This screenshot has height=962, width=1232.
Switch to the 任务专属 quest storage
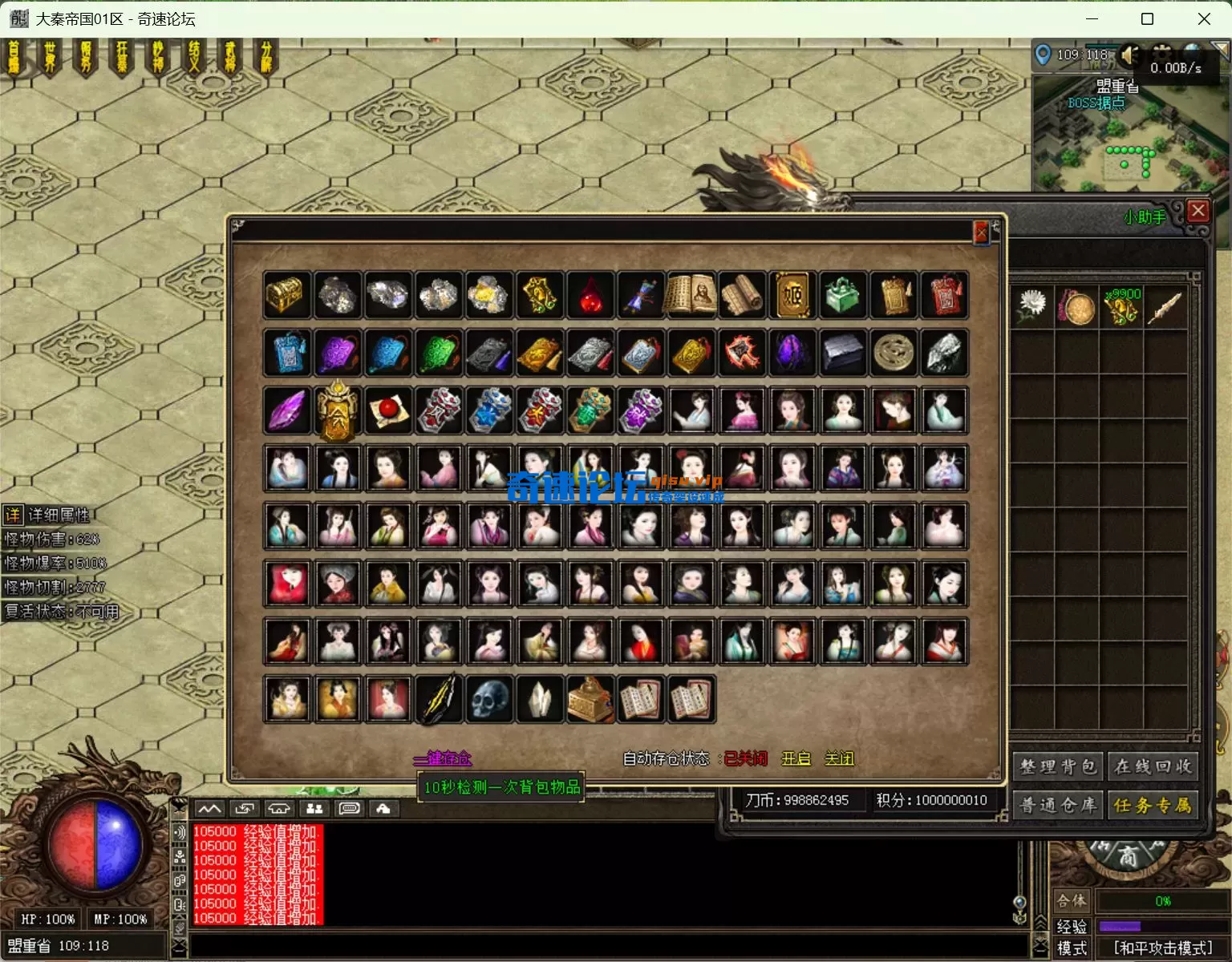click(x=1153, y=805)
